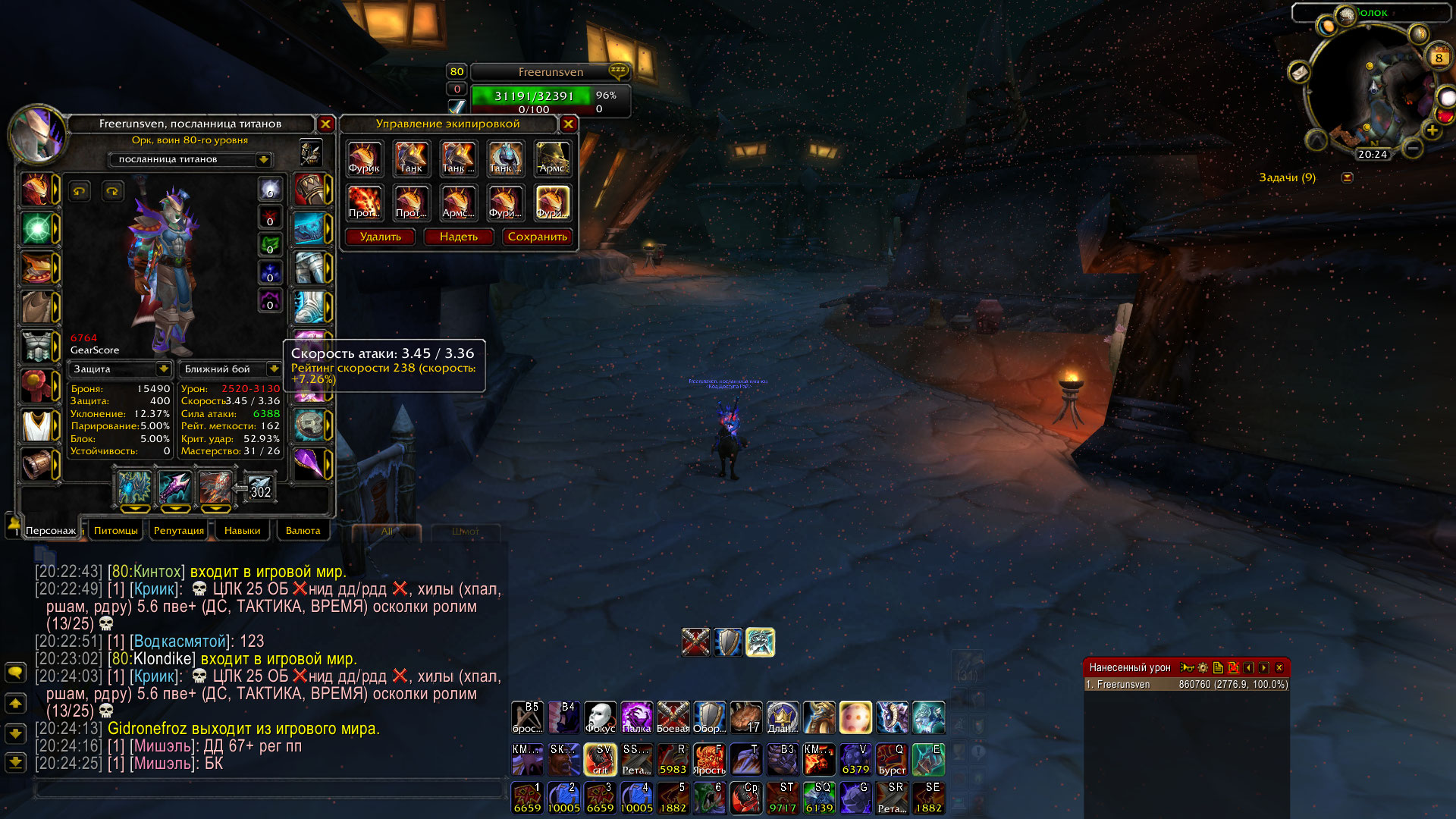Save the set with Сохранить button
The height and width of the screenshot is (819, 1456).
pyautogui.click(x=537, y=237)
